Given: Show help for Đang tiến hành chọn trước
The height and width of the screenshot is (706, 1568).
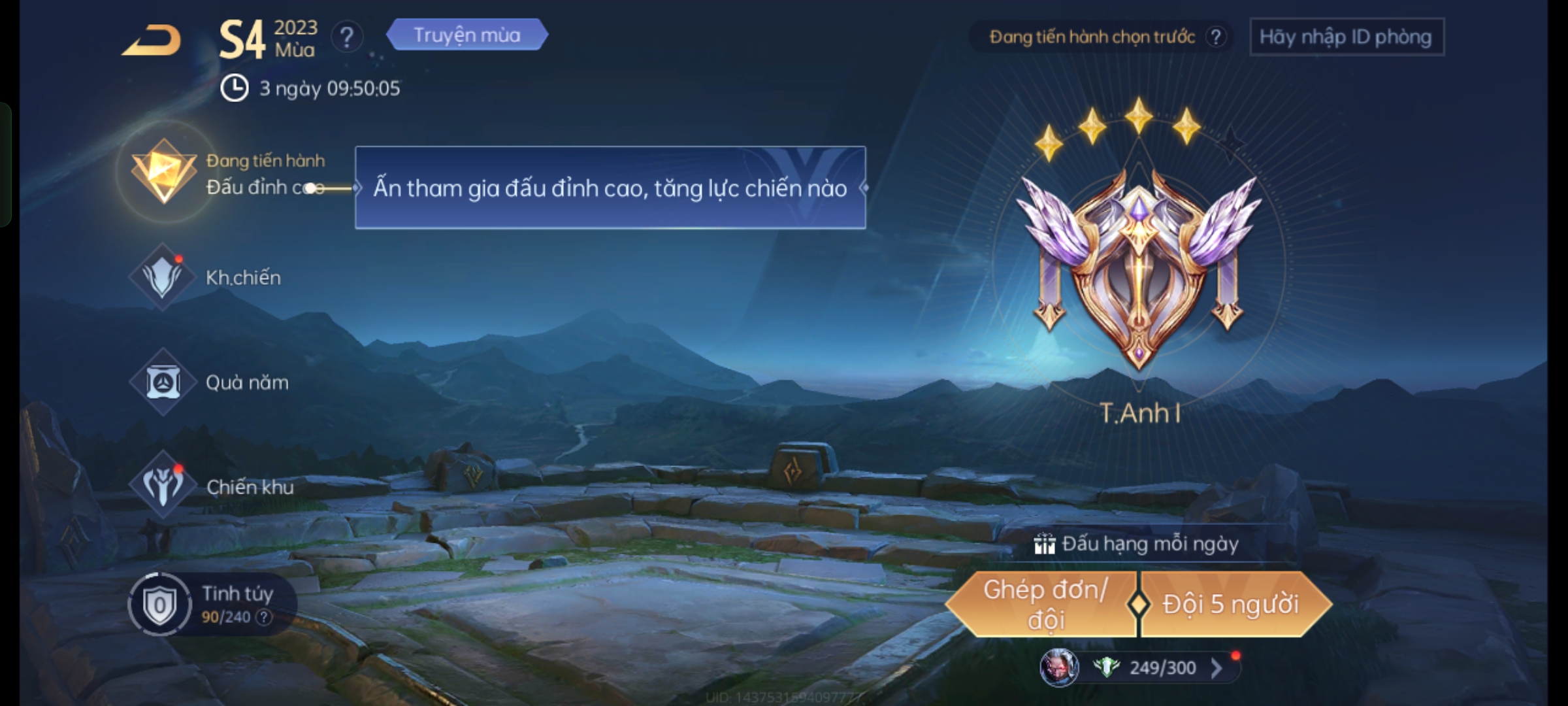Looking at the screenshot, I should click(1215, 37).
